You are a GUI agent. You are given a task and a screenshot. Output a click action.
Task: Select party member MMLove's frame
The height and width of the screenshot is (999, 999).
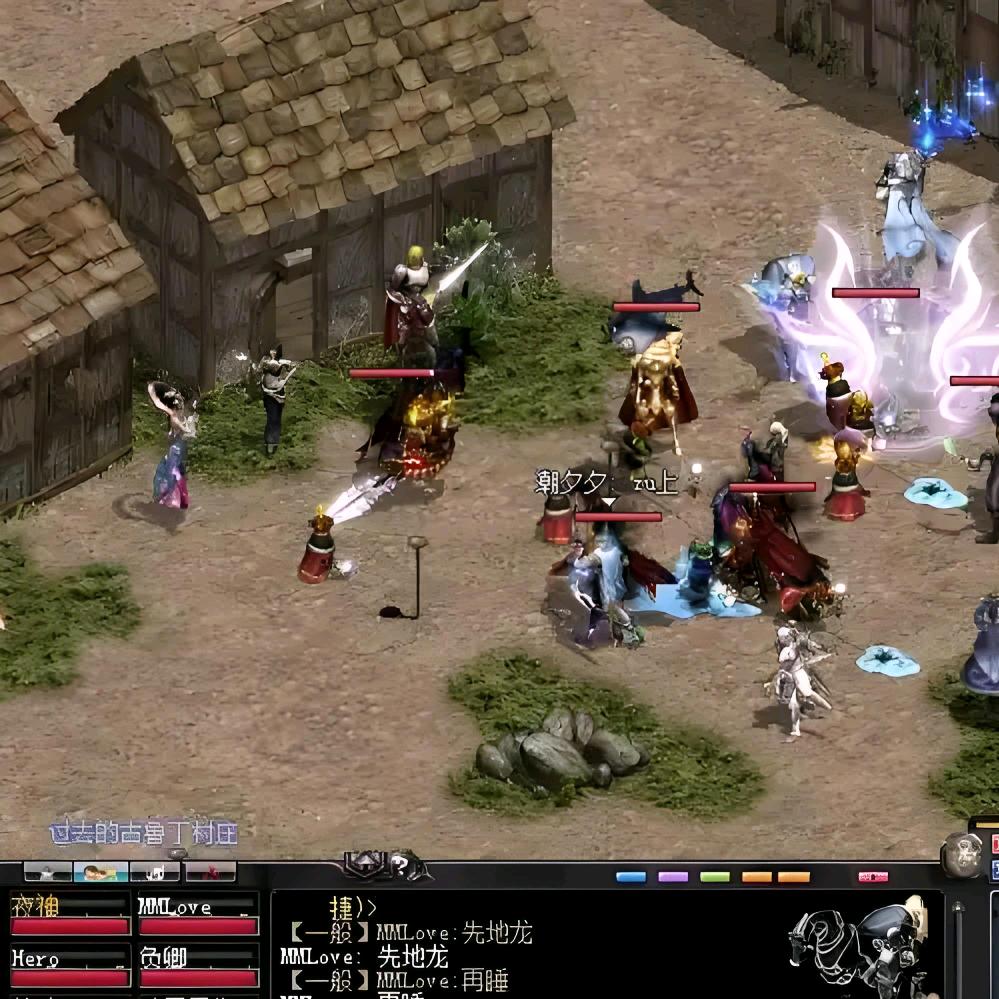[x=198, y=915]
